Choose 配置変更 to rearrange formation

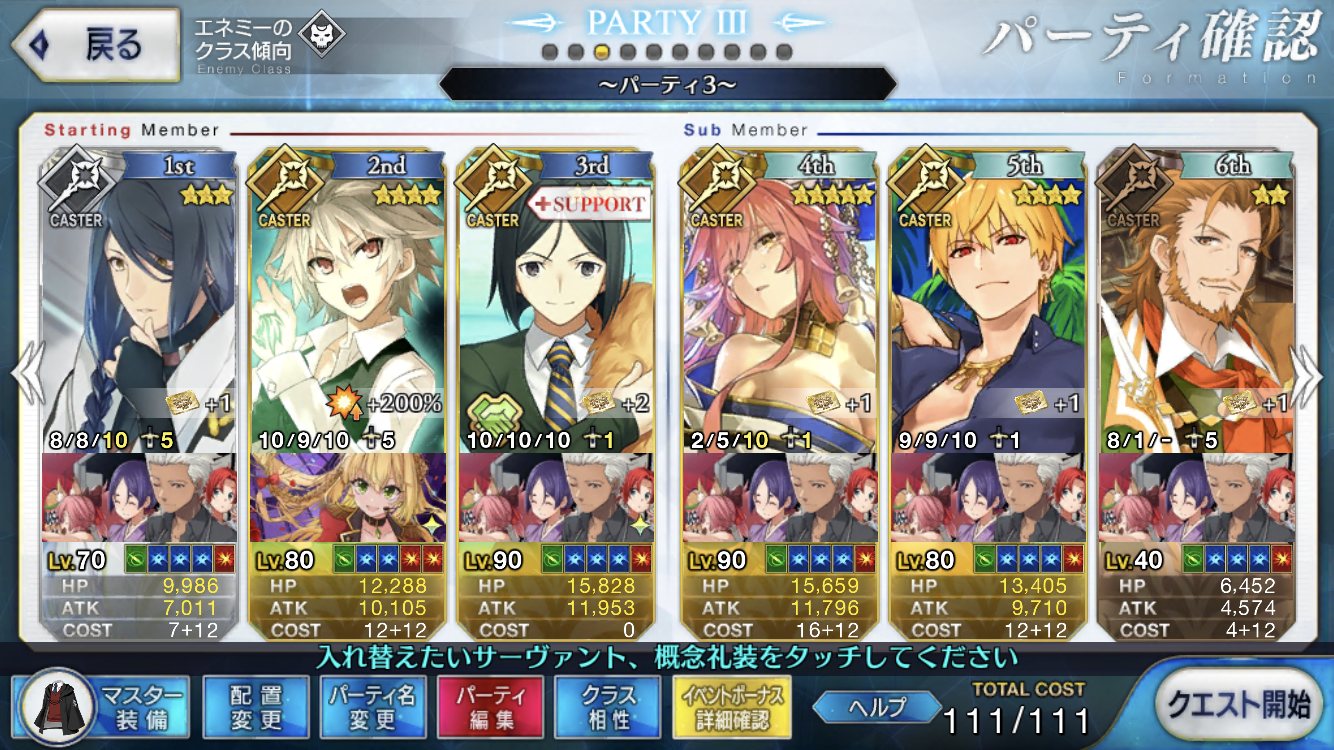pyautogui.click(x=256, y=708)
